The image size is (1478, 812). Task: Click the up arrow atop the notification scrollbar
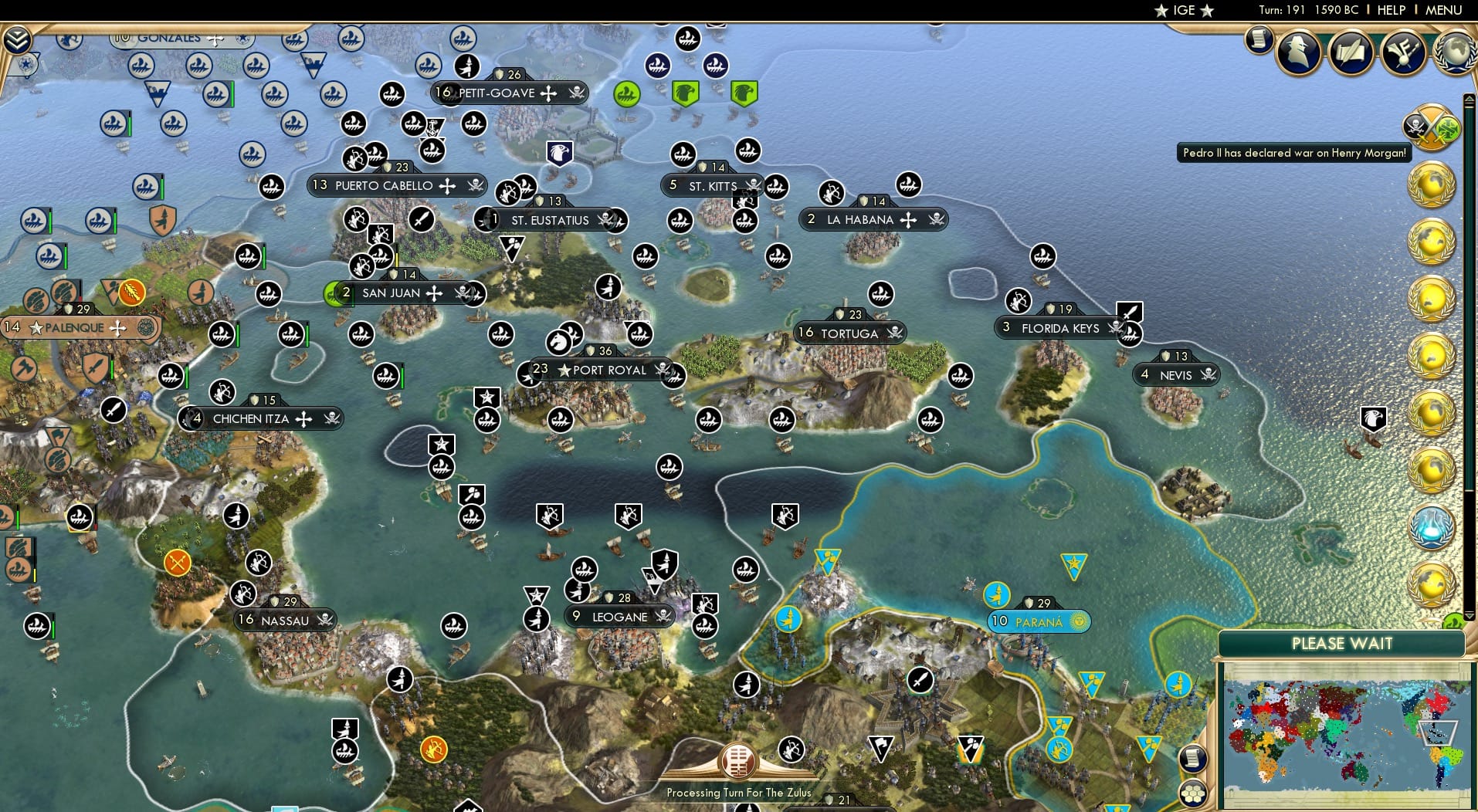pyautogui.click(x=1469, y=99)
